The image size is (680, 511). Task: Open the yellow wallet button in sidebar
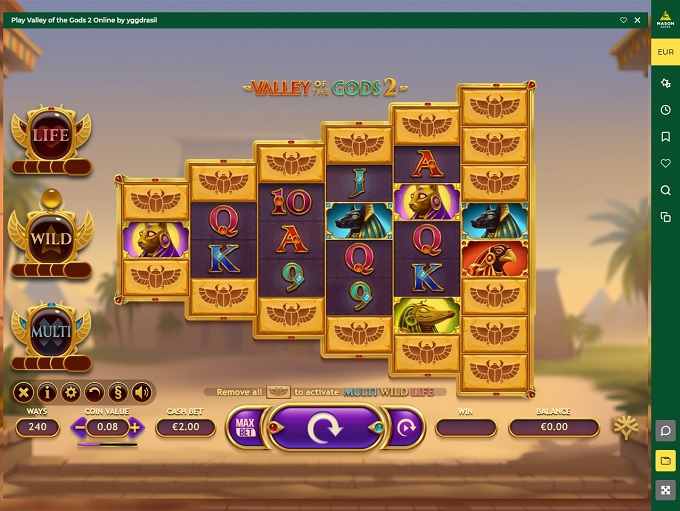click(x=665, y=461)
